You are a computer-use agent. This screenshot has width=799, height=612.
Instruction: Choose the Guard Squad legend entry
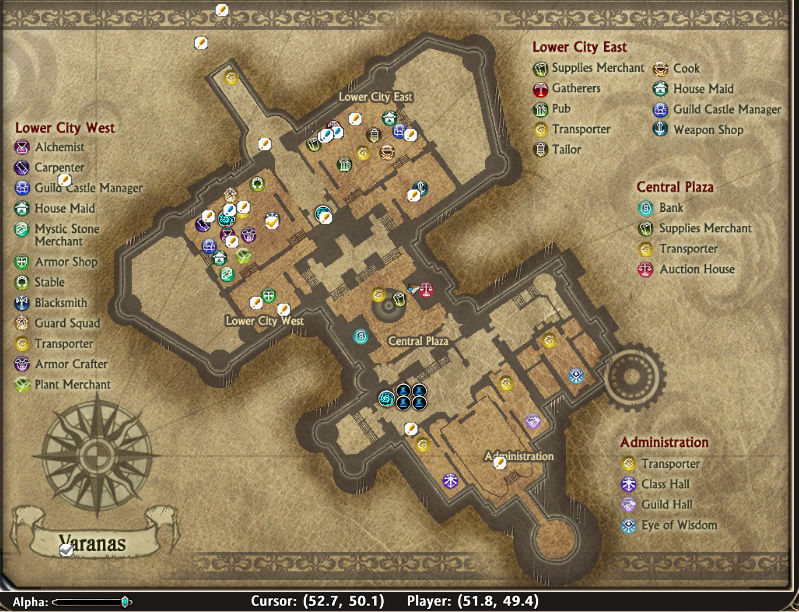66,323
